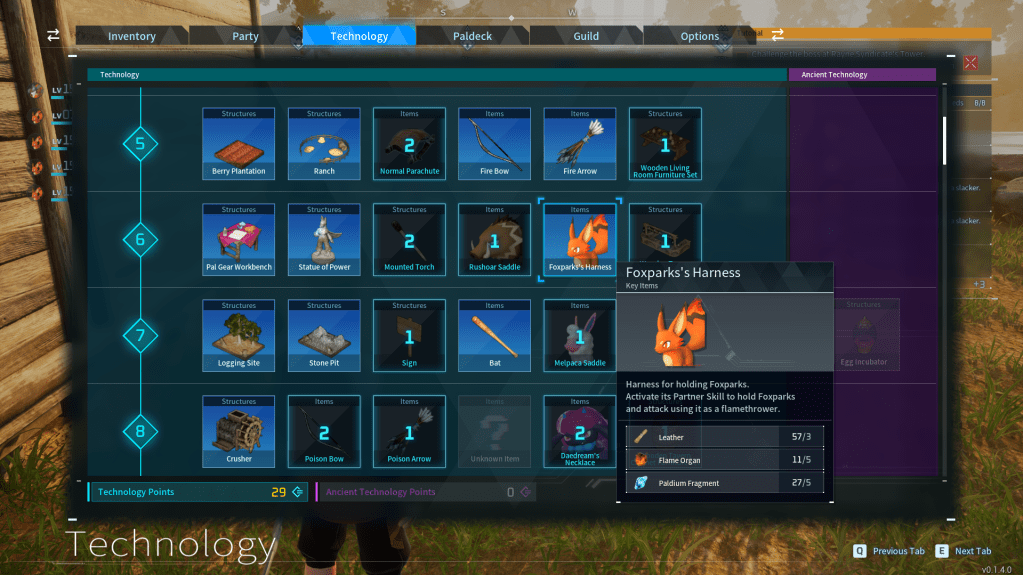This screenshot has height=575, width=1023.
Task: Open the Party tab
Action: tap(245, 36)
